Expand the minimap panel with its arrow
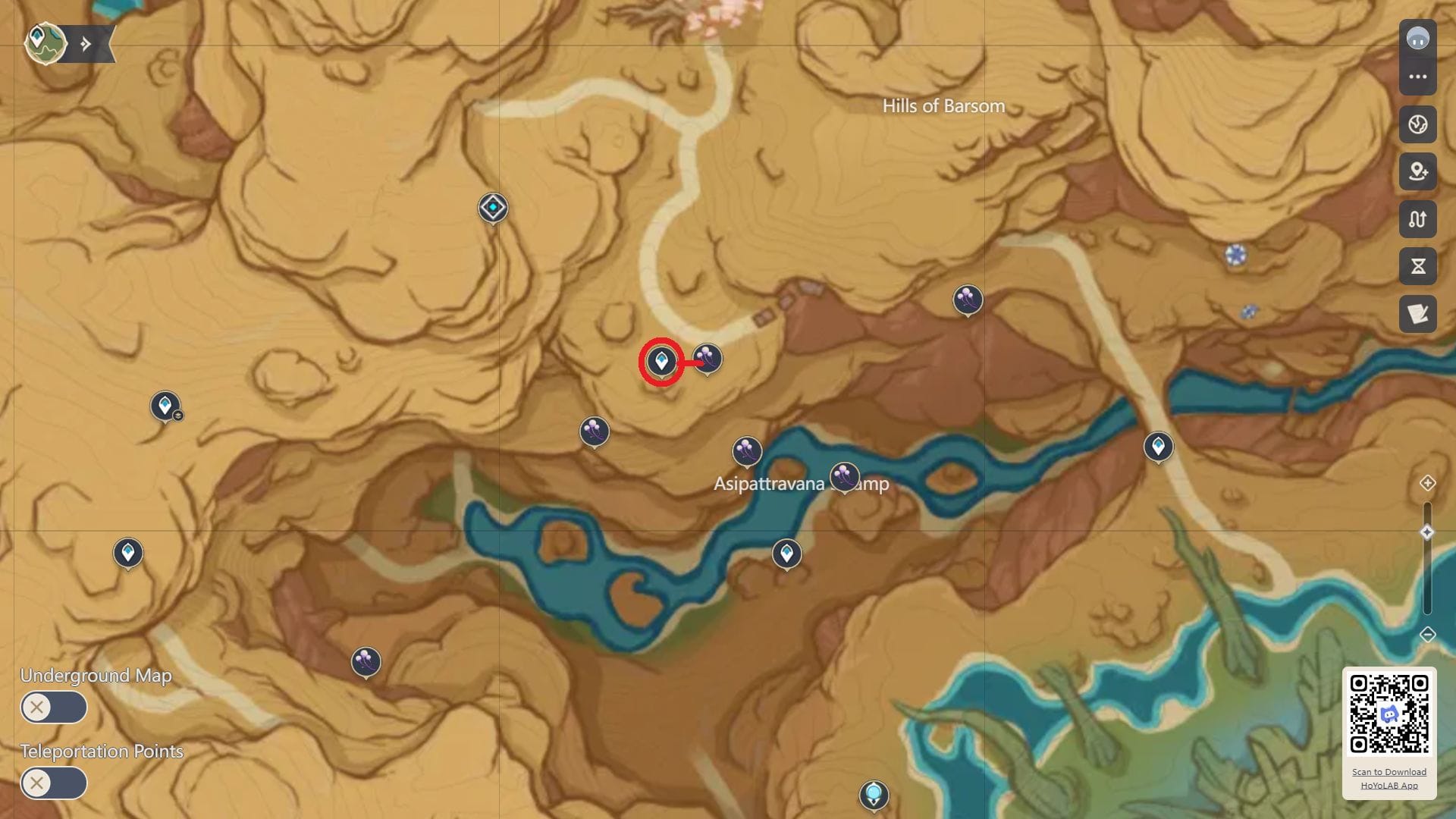The image size is (1456, 819). point(86,43)
